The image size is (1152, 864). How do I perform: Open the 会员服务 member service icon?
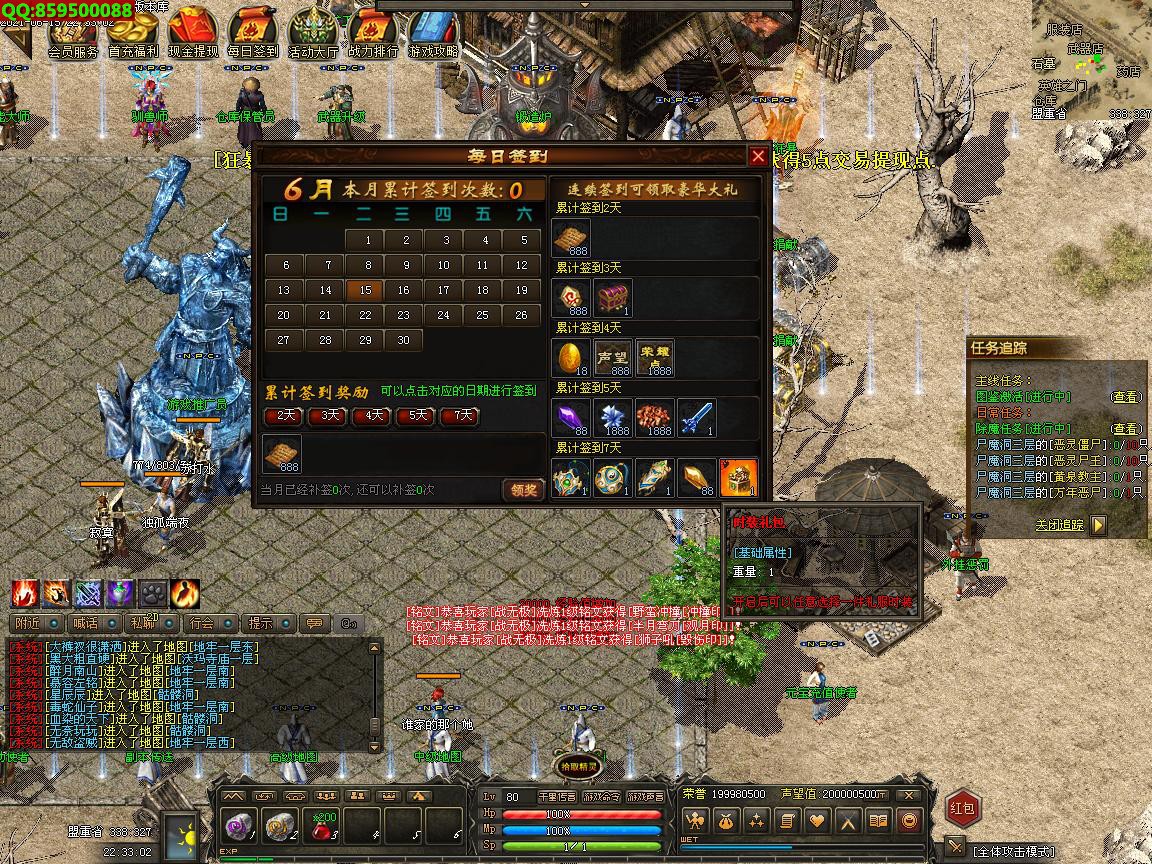73,32
